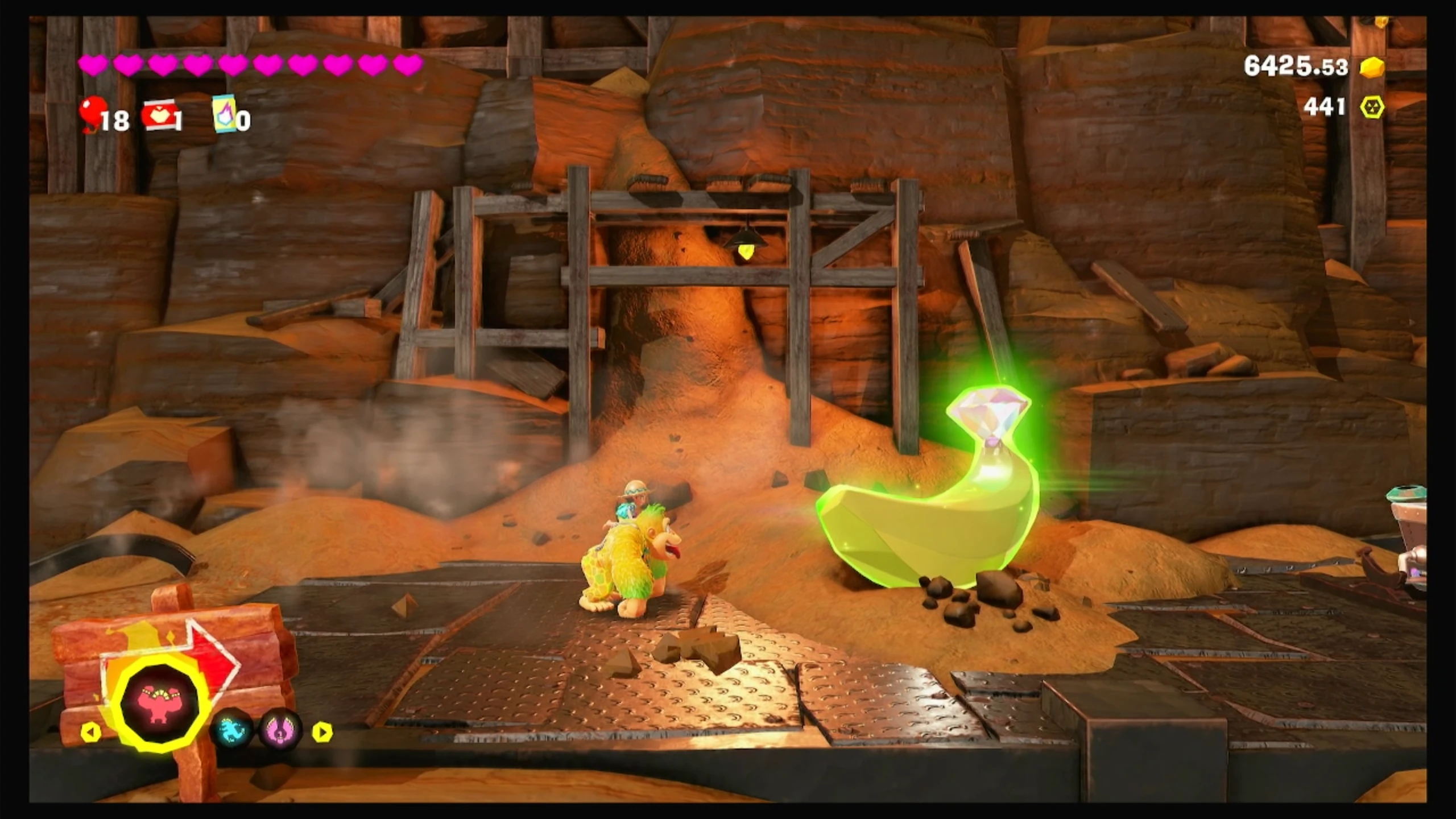Screen dimensions: 1456x819
Task: Choose the blue Zebra Bananza icon
Action: 231,730
